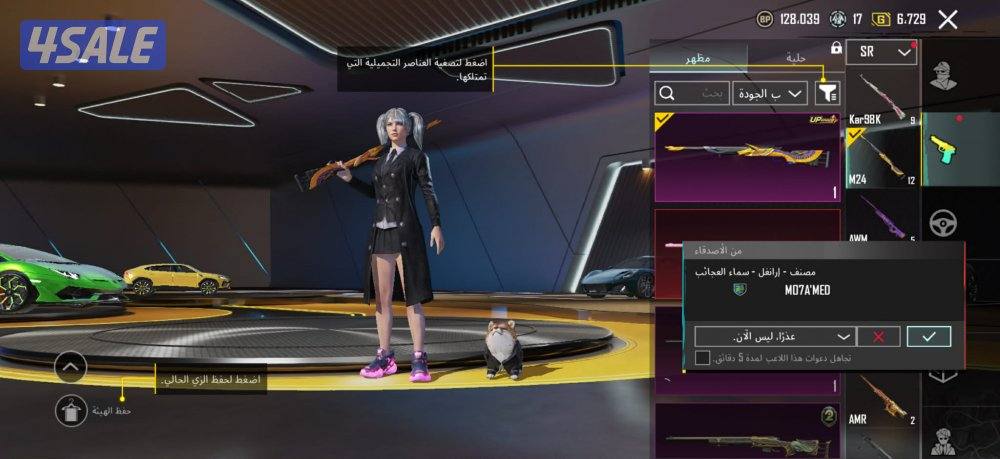Screen dimensions: 1000x459
Task: Open the 'Sorry, not now' reply dropdown
Action: pos(775,336)
